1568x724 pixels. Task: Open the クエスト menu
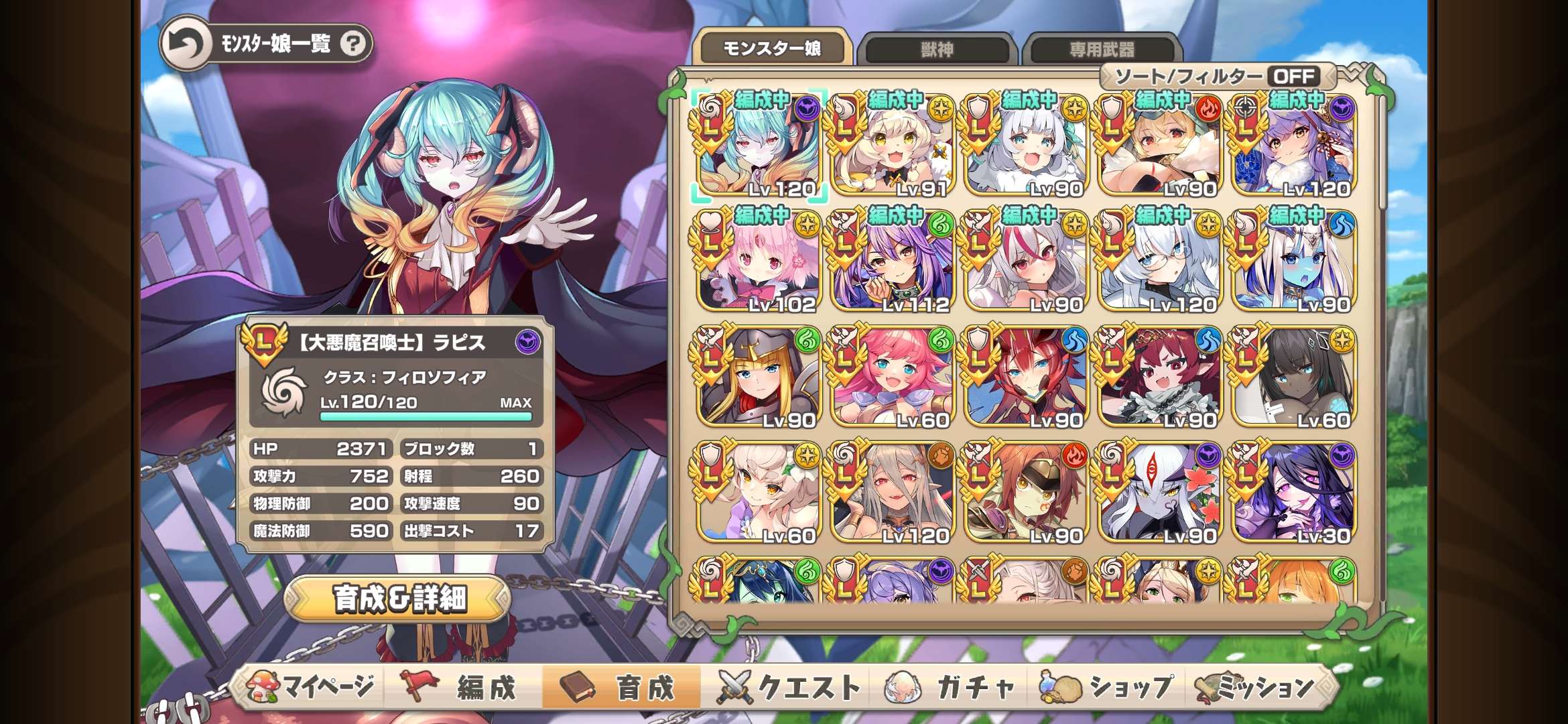pos(789,687)
